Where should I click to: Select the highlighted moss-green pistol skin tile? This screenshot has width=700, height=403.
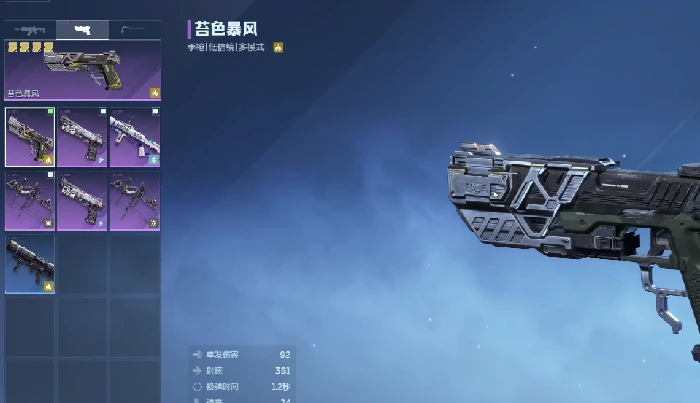click(x=30, y=136)
